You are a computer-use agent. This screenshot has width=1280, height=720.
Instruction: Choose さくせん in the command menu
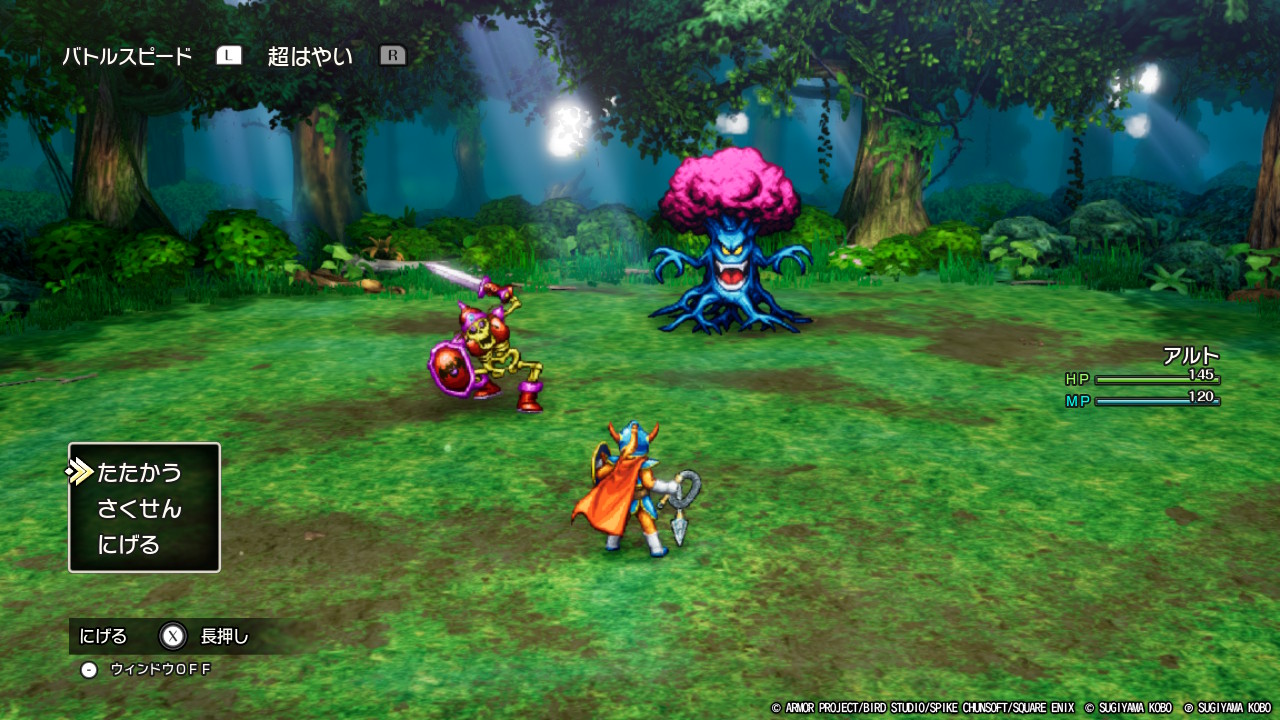139,509
